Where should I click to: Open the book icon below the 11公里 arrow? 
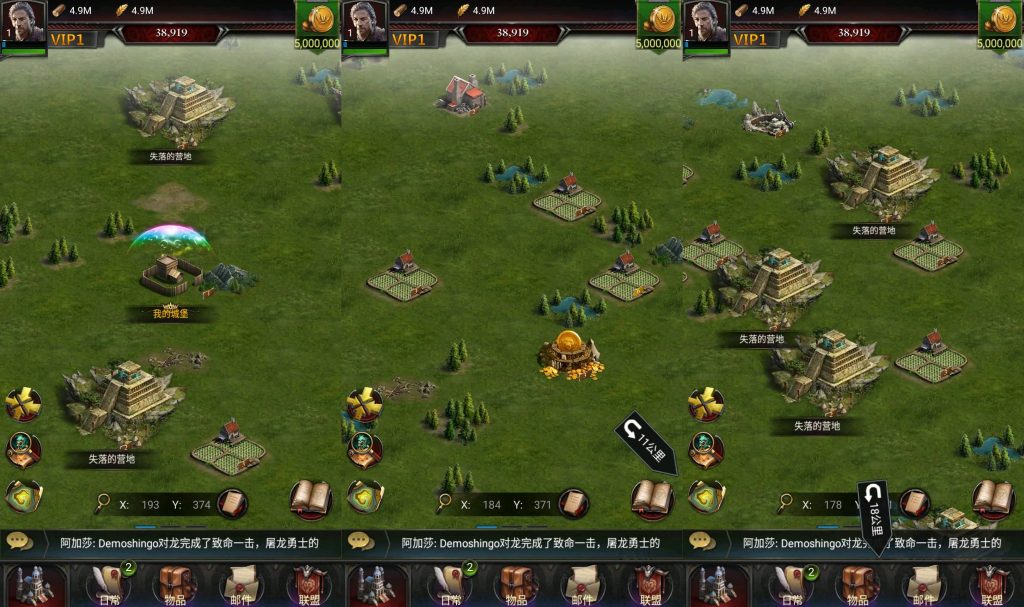652,498
